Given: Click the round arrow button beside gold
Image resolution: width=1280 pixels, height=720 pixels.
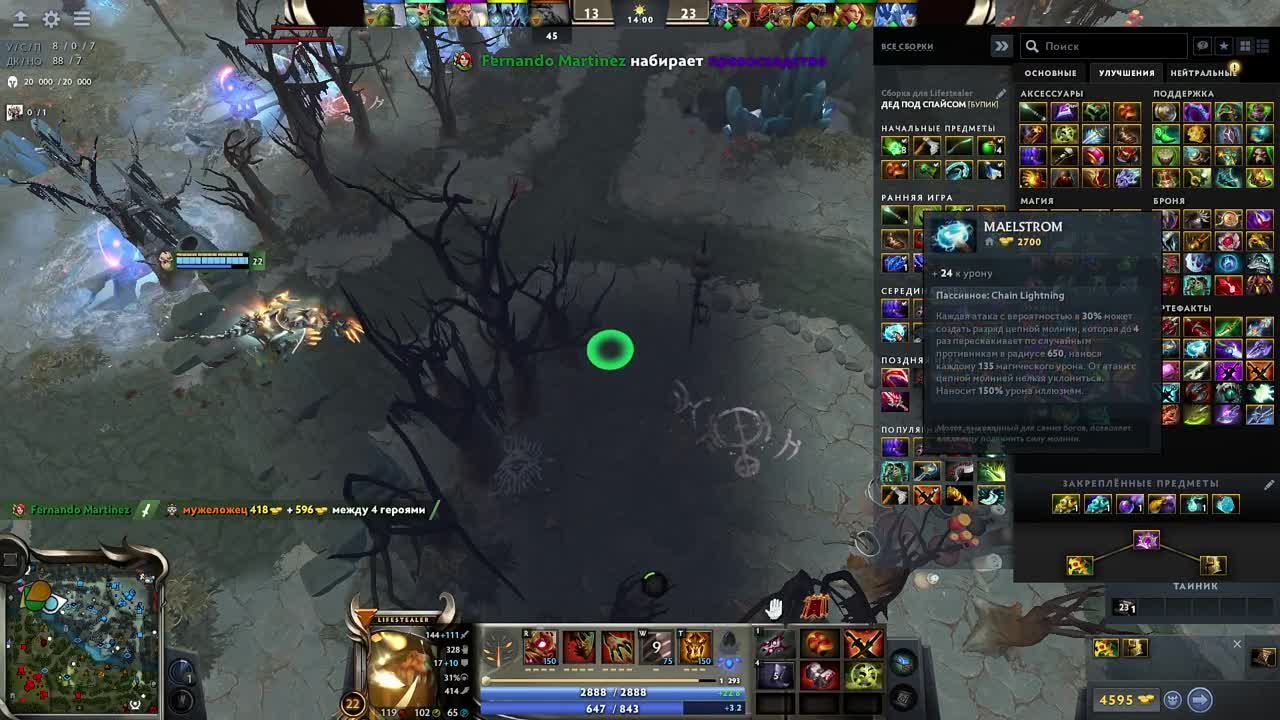Looking at the screenshot, I should click(x=1201, y=700).
